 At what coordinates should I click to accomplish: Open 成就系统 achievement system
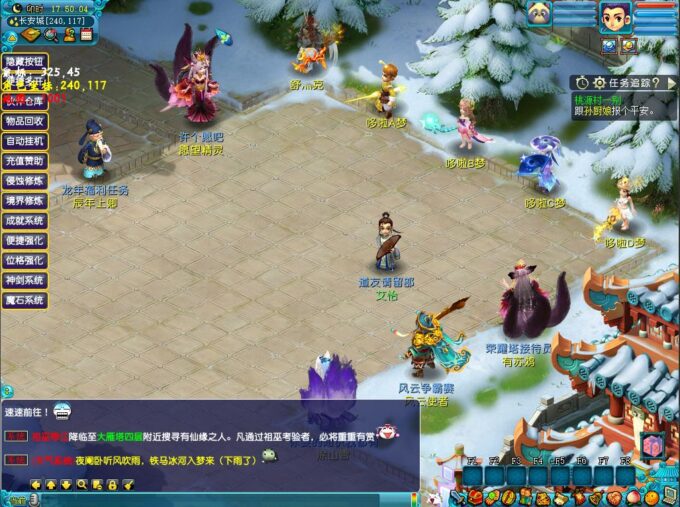coord(23,220)
